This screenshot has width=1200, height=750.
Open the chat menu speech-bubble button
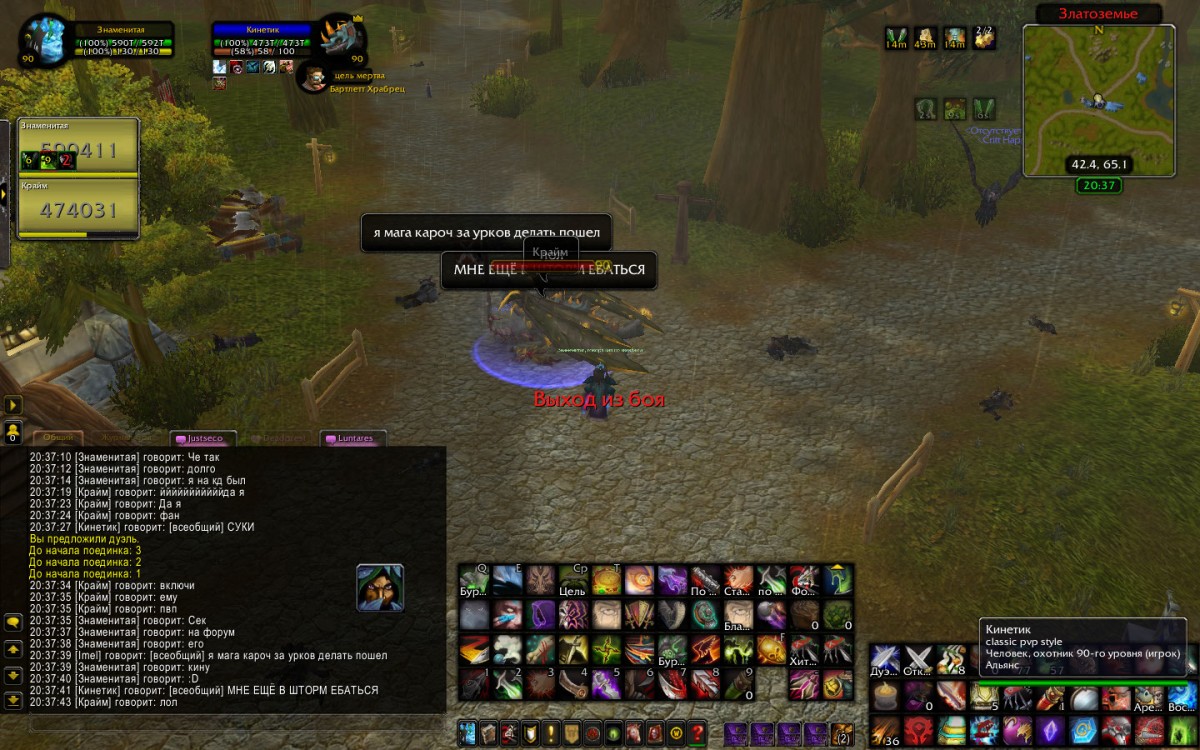pos(13,622)
